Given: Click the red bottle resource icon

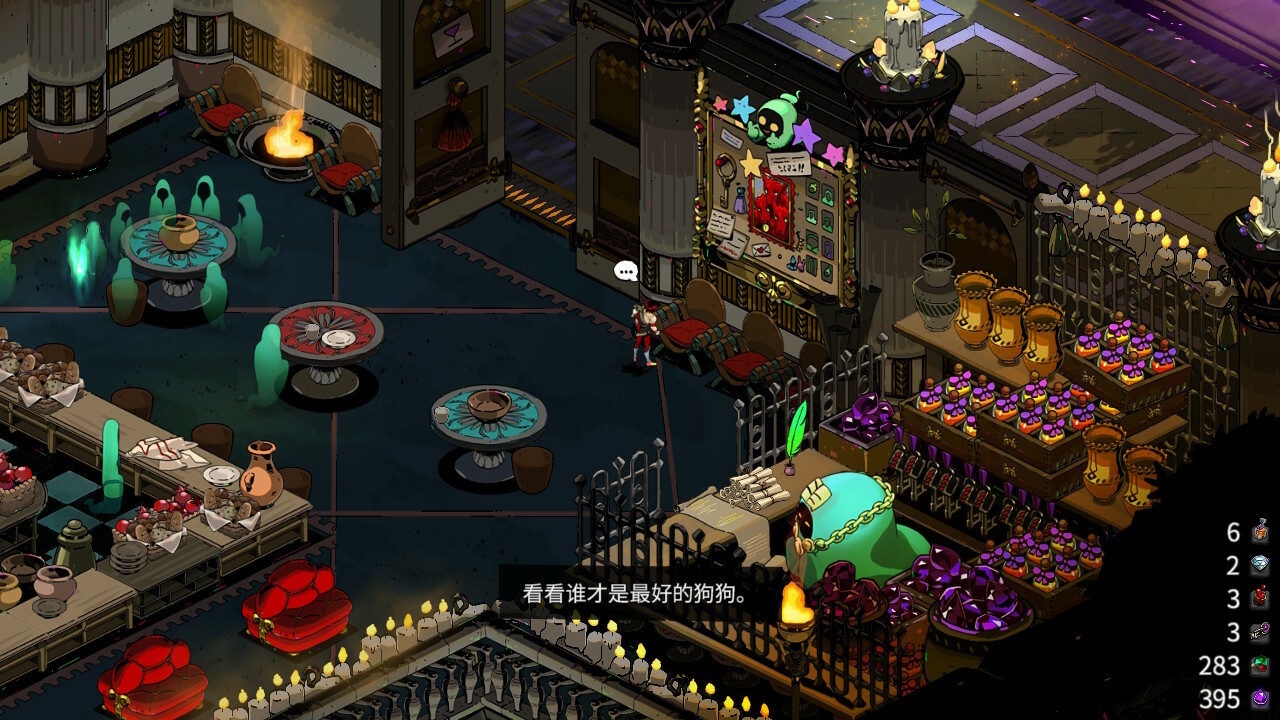Looking at the screenshot, I should pos(1260,599).
